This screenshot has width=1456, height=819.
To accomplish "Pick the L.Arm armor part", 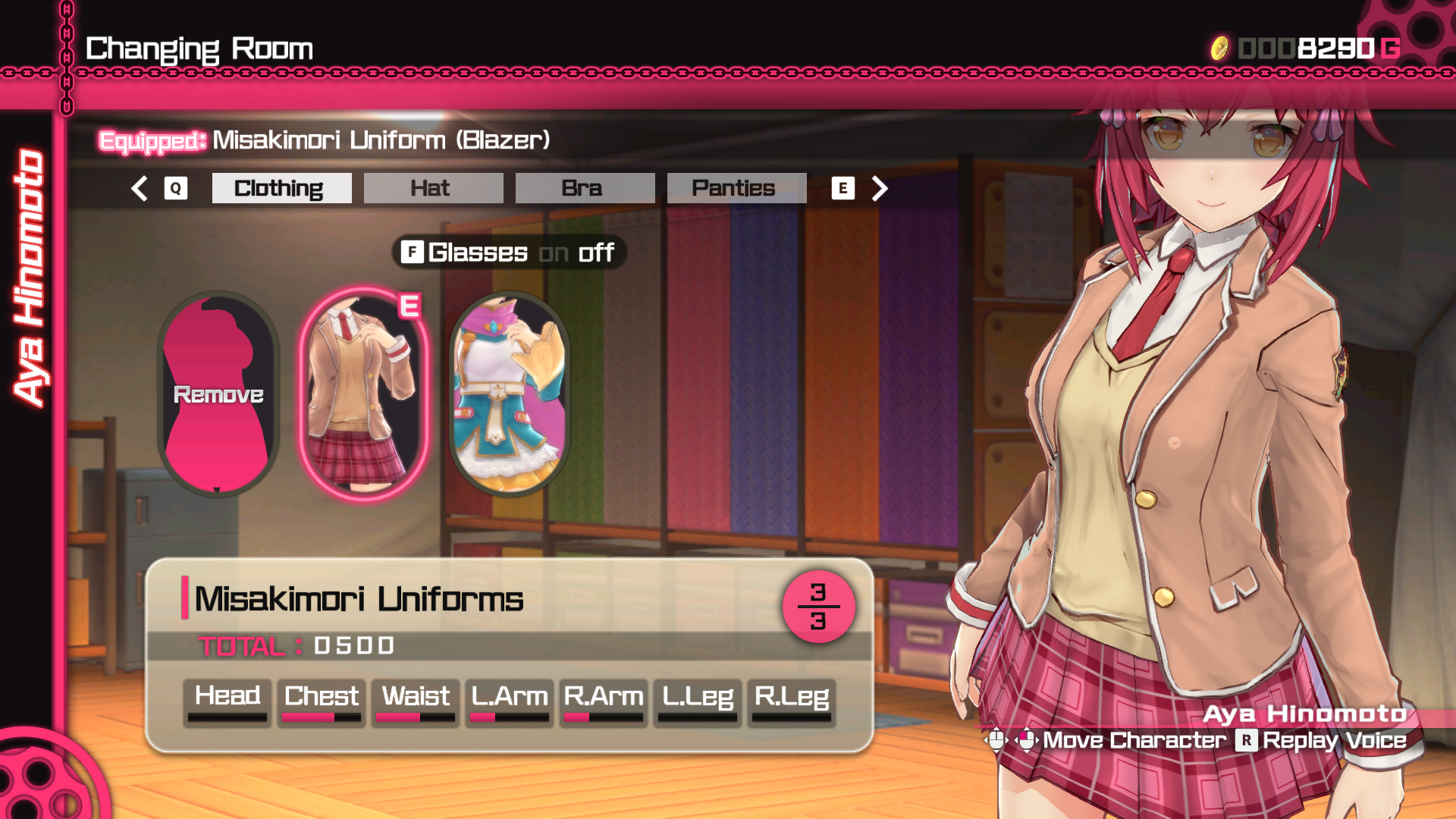I will coord(510,702).
